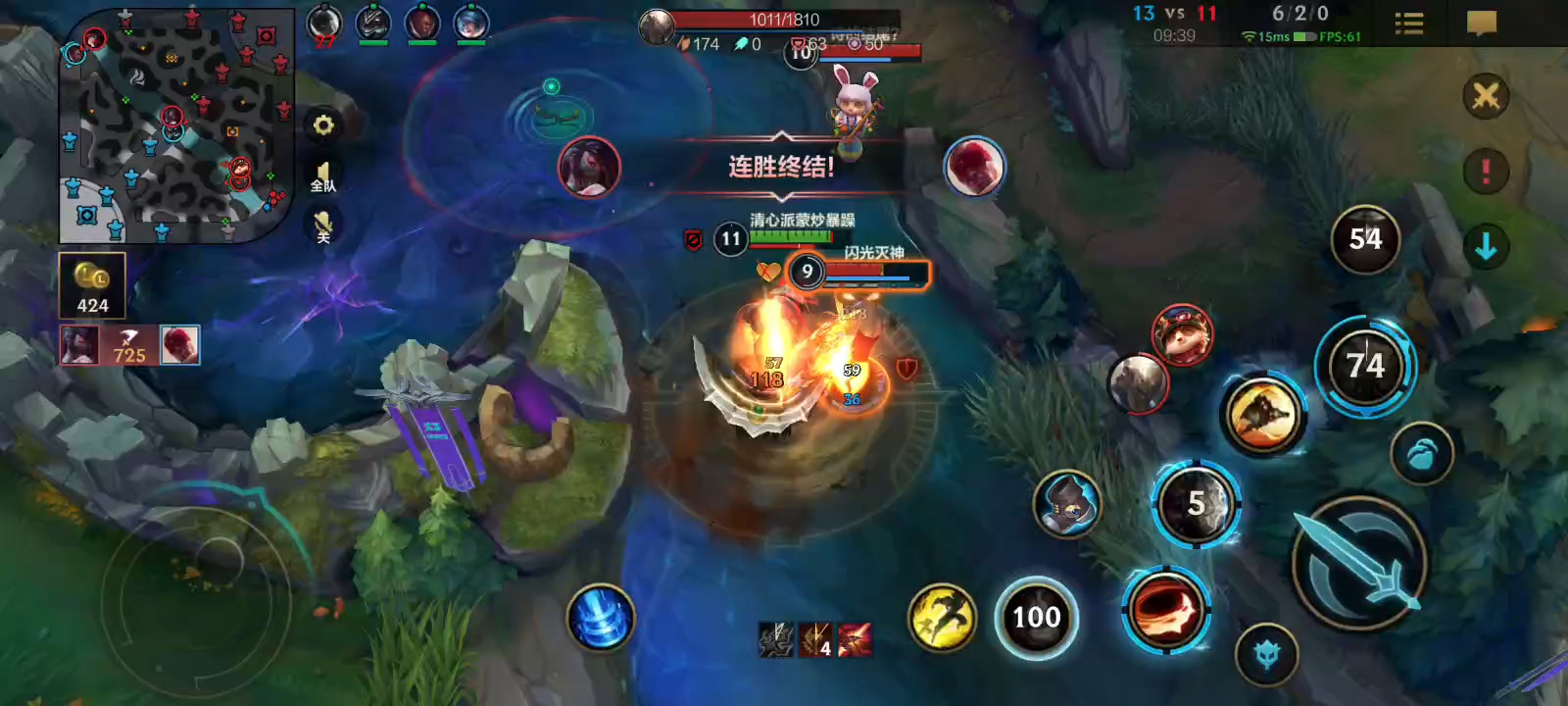Activate the blue swirl skill button
This screenshot has width=1568, height=706.
pyautogui.click(x=601, y=618)
